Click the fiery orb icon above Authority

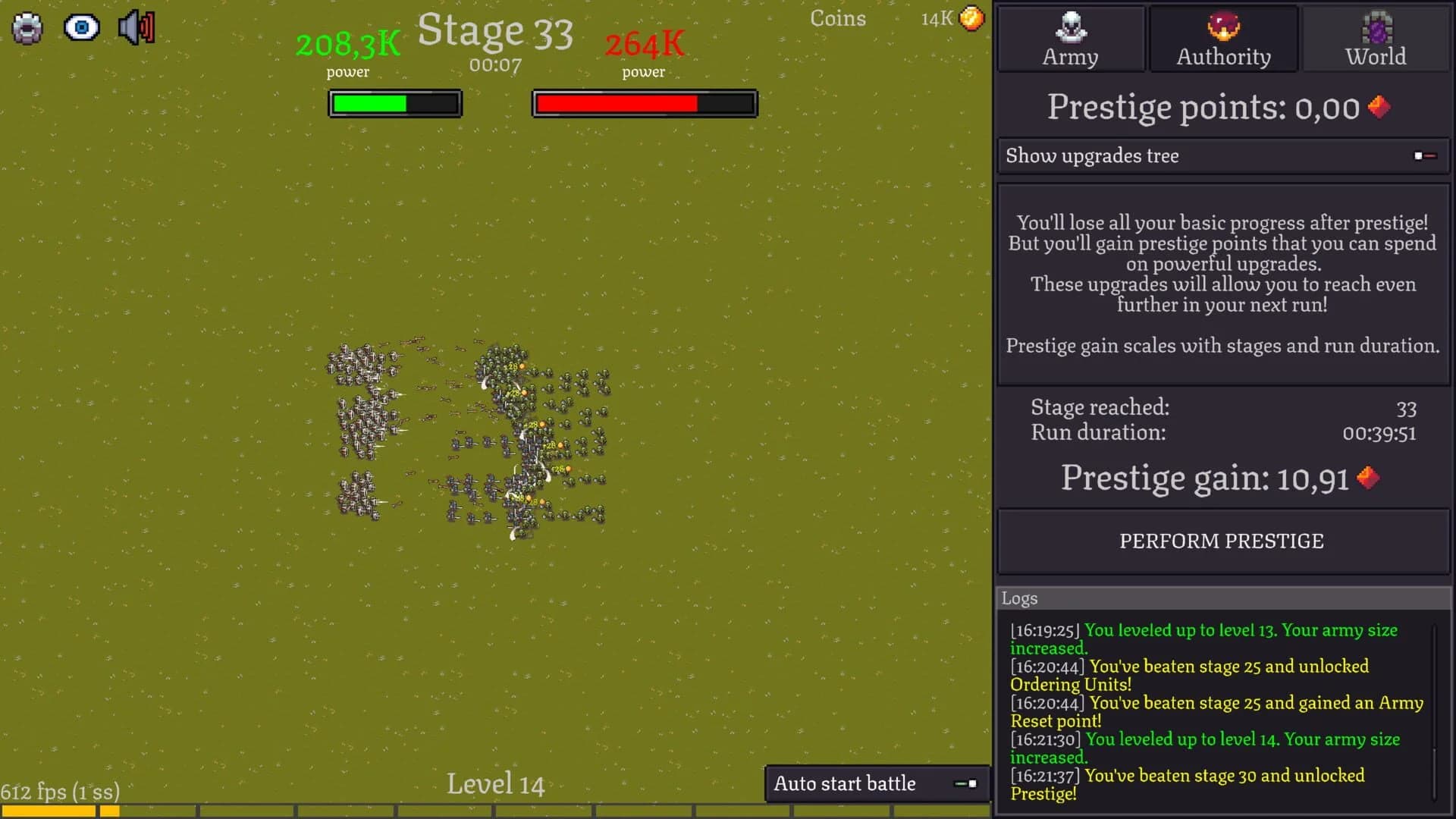1222,27
